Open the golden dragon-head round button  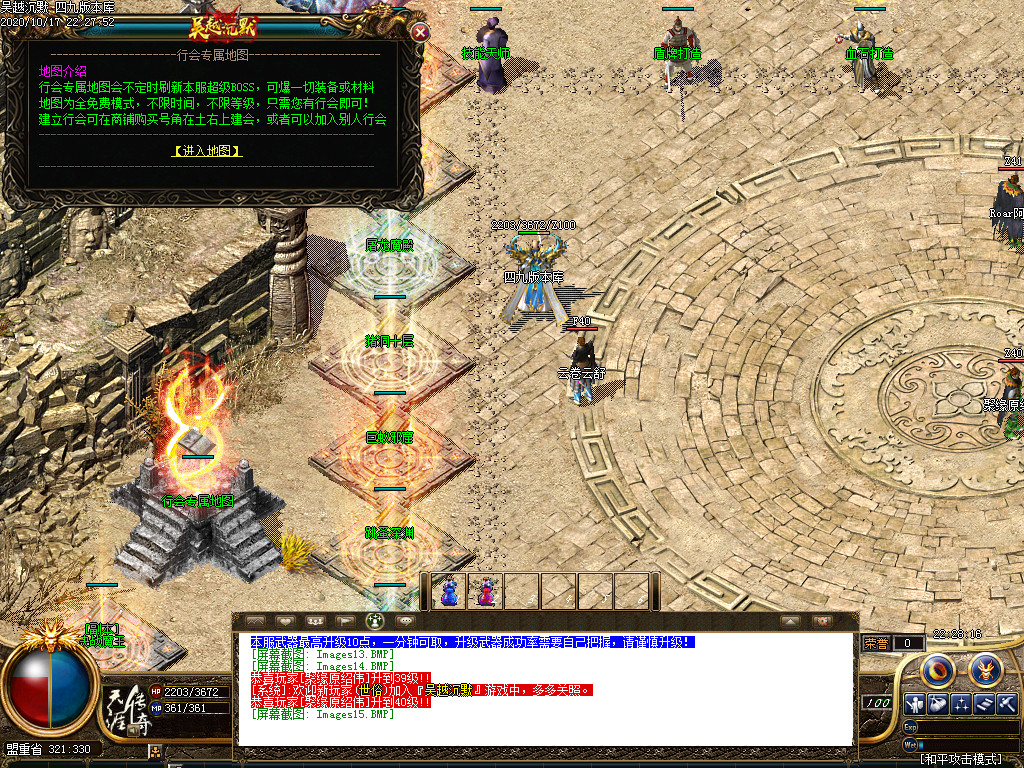tap(984, 668)
